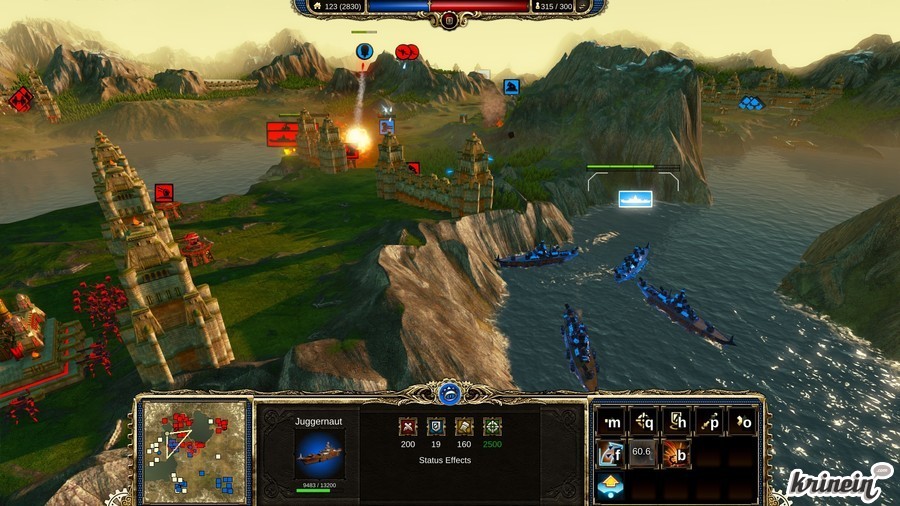900x506 pixels.
Task: Use the hold position command marked h
Action: (677, 421)
